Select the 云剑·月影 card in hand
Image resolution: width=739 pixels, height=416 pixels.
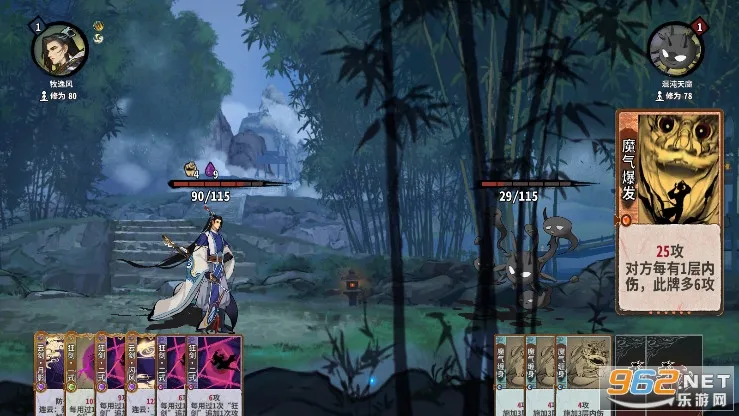[48, 376]
